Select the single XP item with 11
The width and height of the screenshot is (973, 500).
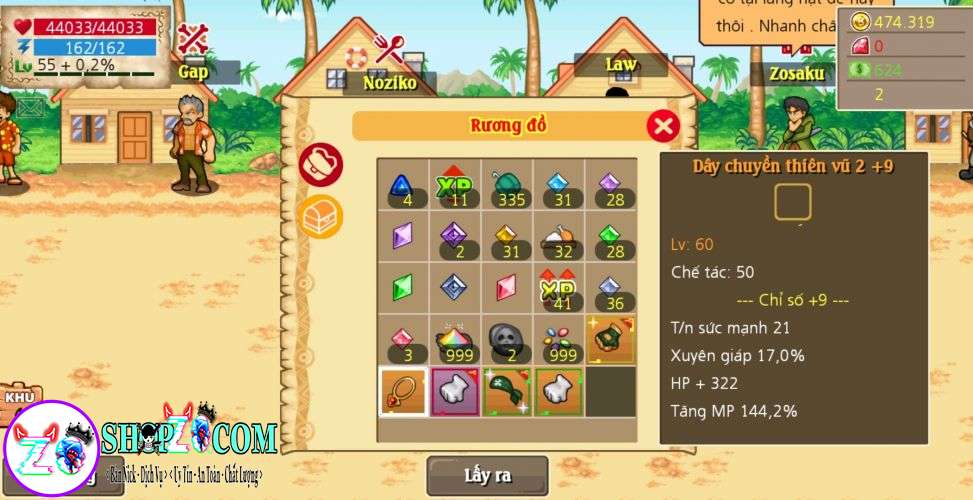tap(454, 185)
